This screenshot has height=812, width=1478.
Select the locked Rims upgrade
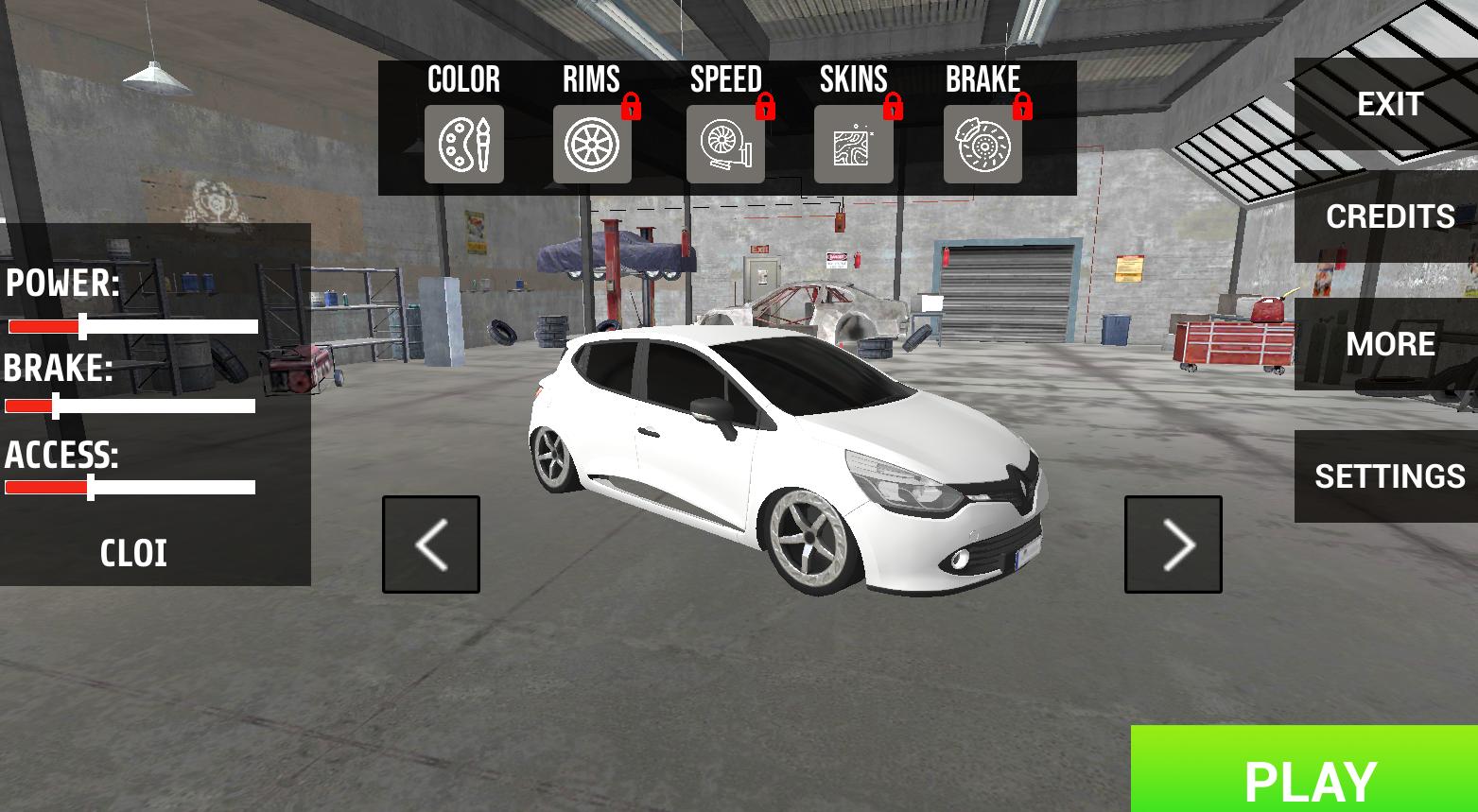point(592,144)
